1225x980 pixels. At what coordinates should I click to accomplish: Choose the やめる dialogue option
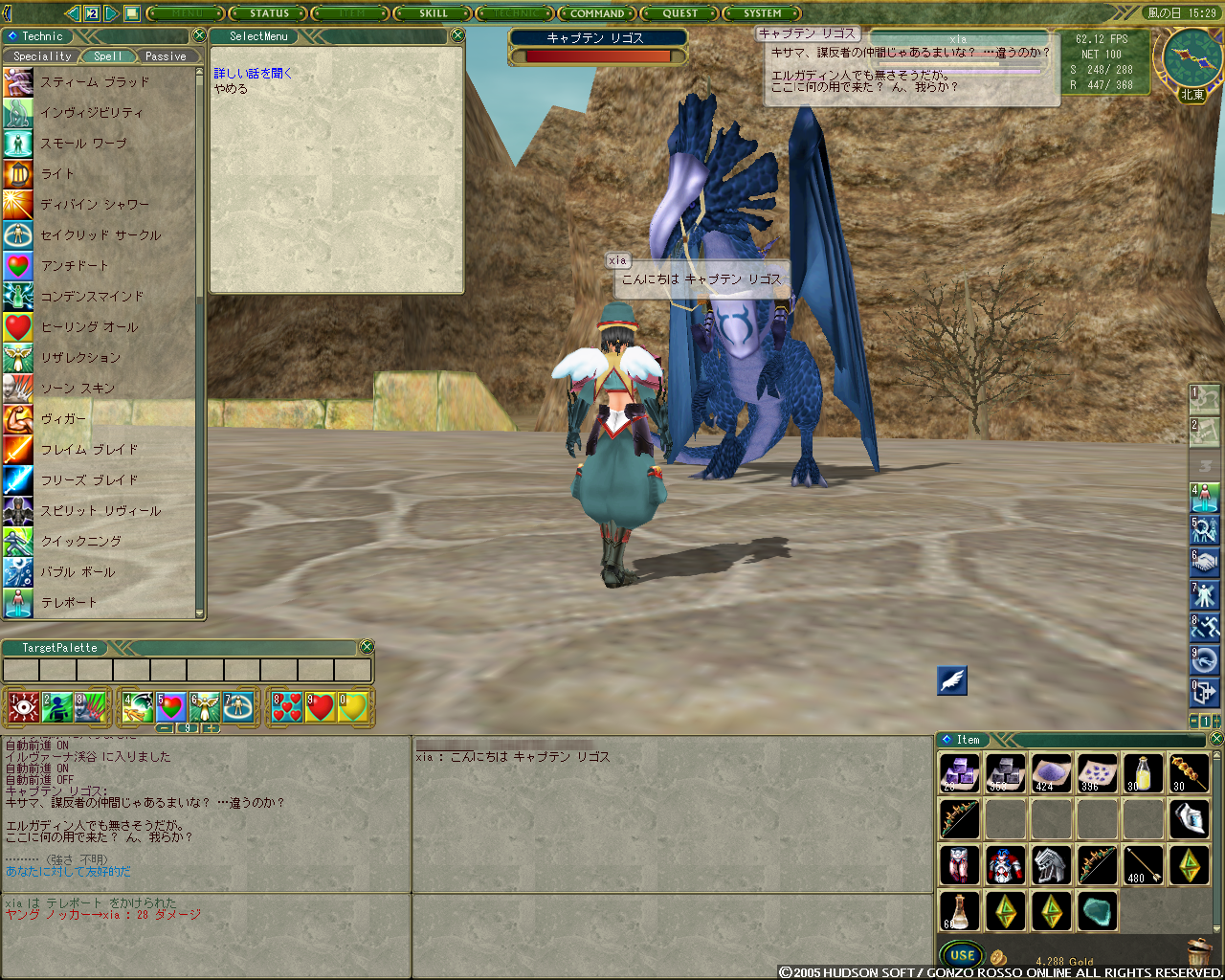pos(231,89)
